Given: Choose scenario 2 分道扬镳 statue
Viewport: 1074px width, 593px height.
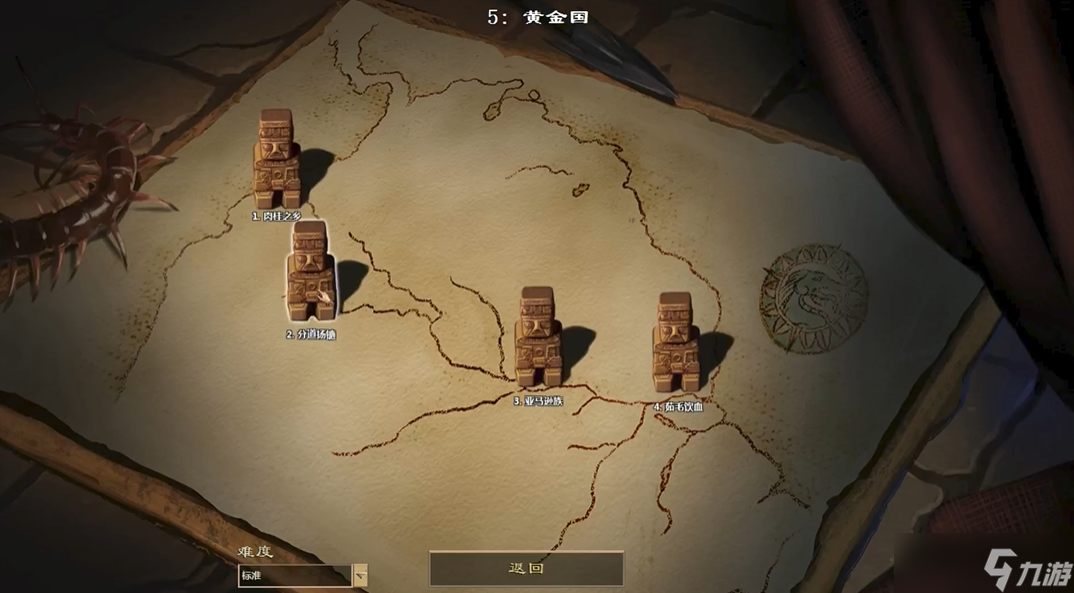Looking at the screenshot, I should point(309,272).
